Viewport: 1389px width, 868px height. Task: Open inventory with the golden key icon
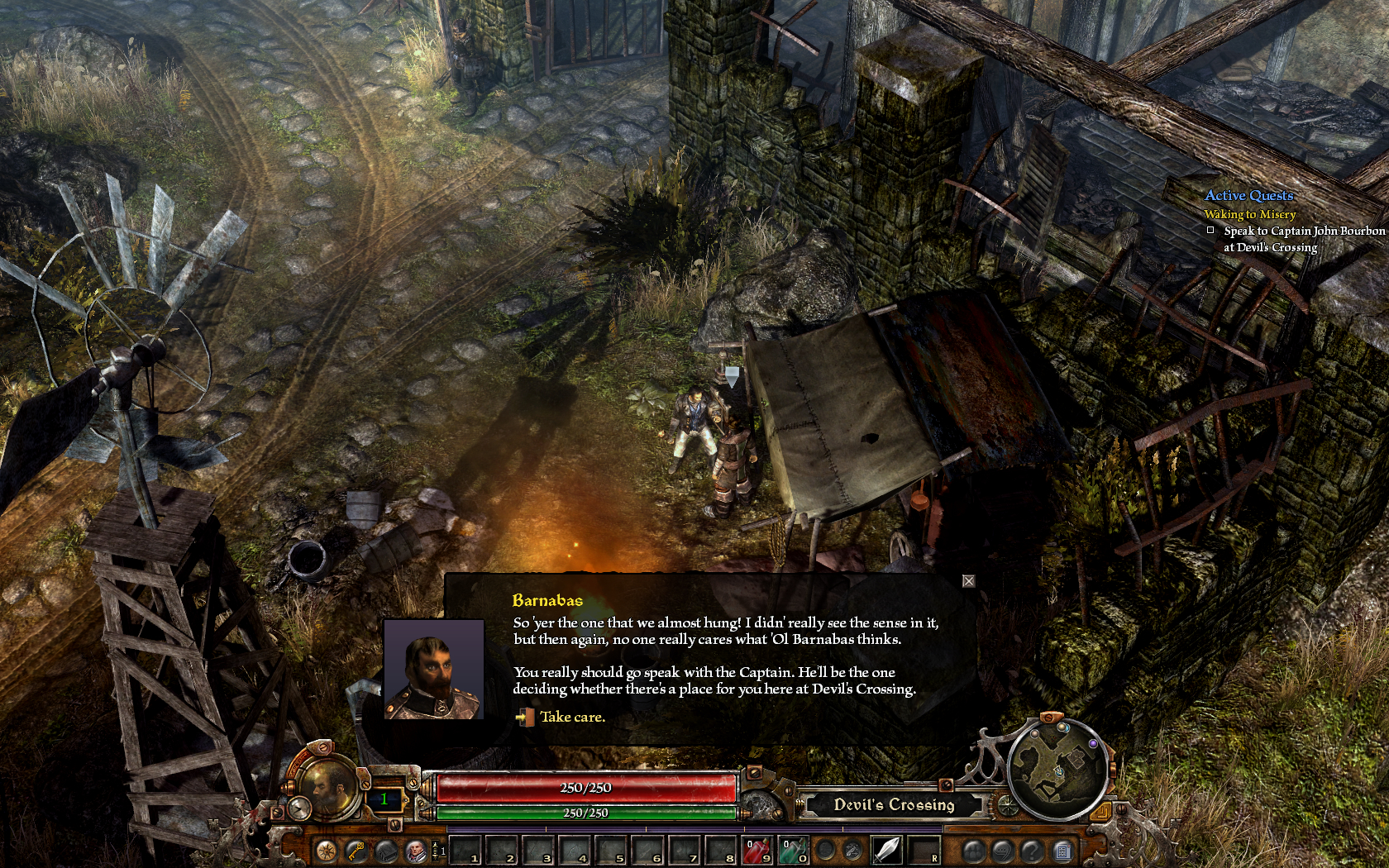click(x=356, y=851)
